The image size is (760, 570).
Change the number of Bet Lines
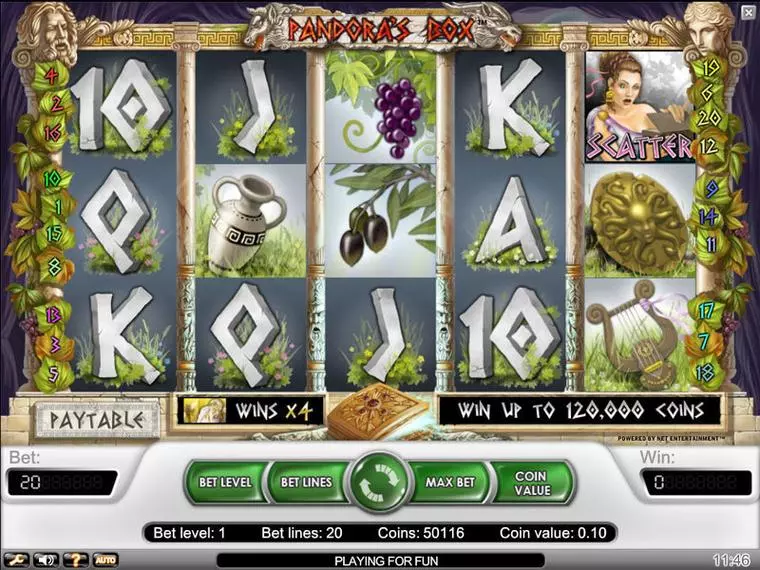point(305,482)
